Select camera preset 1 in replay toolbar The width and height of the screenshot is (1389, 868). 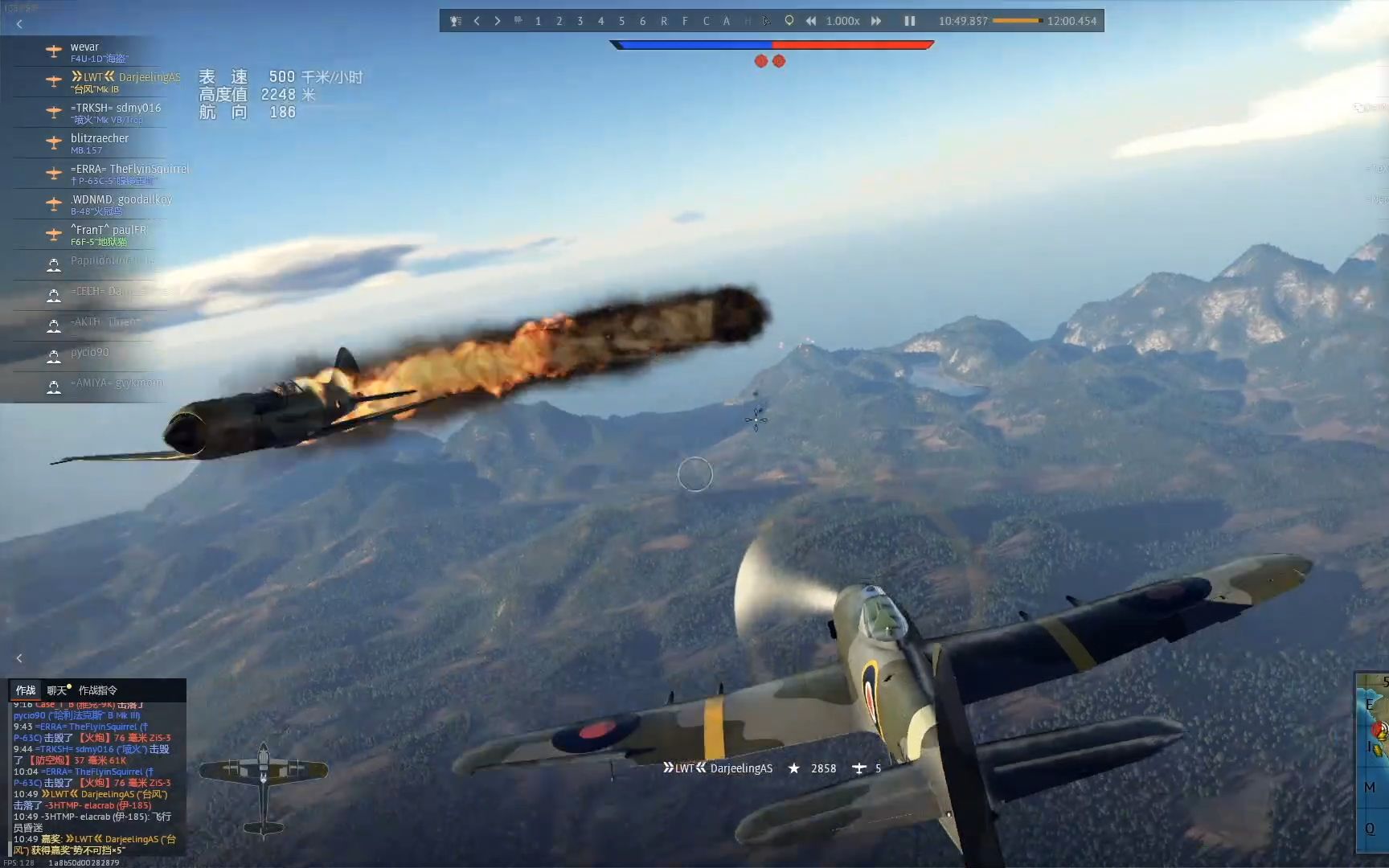[539, 21]
